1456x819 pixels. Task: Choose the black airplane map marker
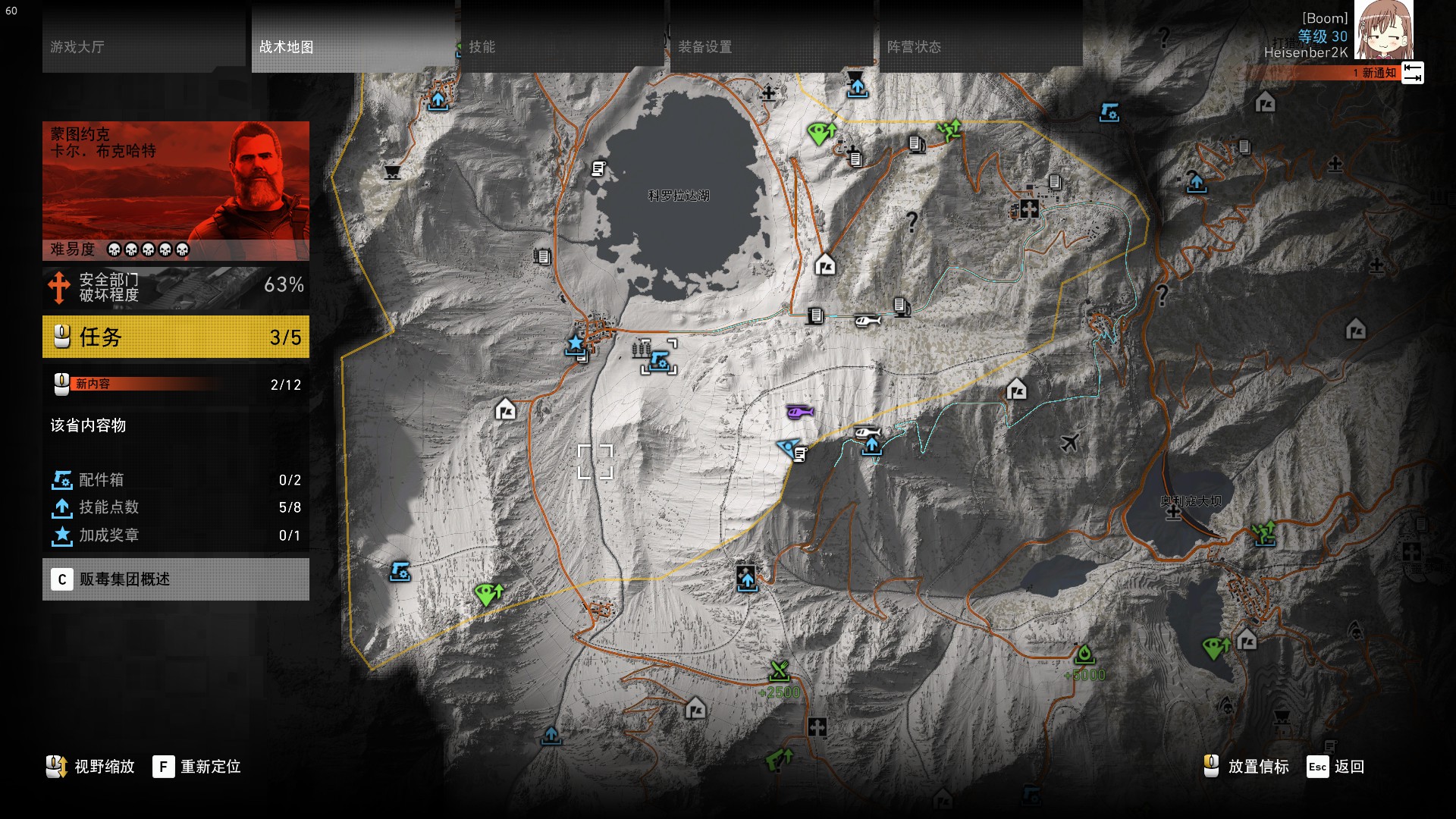pyautogui.click(x=1070, y=442)
